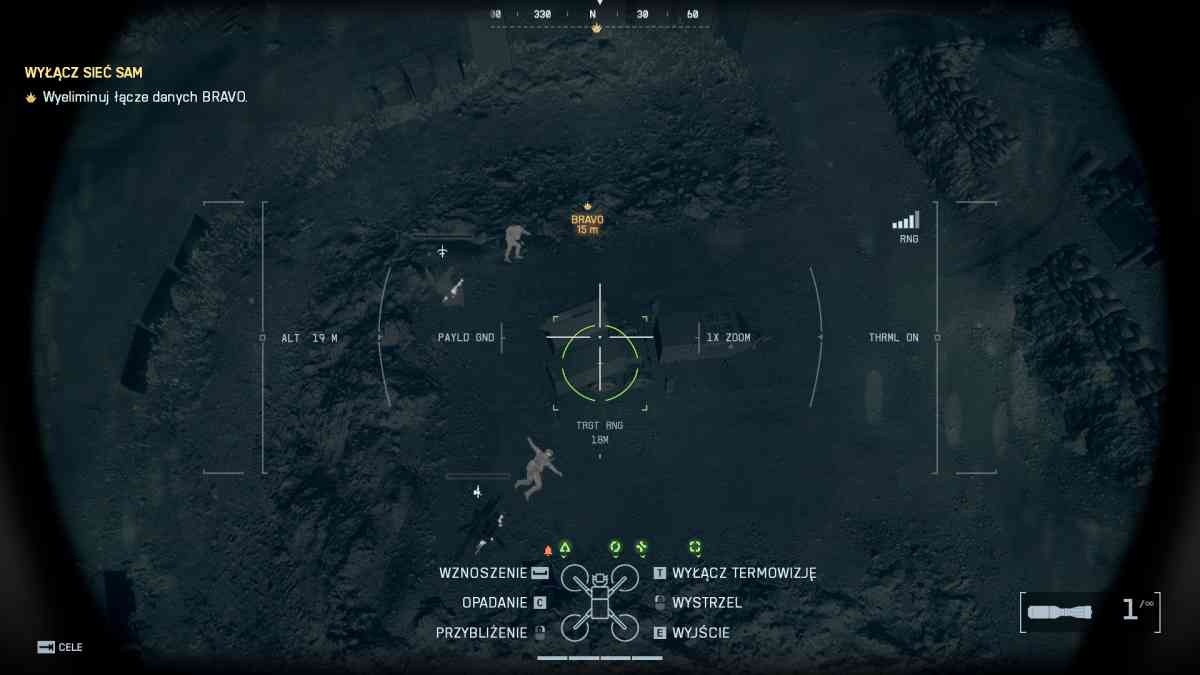Select the BRAVO objective marker
1200x675 pixels.
coord(587,219)
